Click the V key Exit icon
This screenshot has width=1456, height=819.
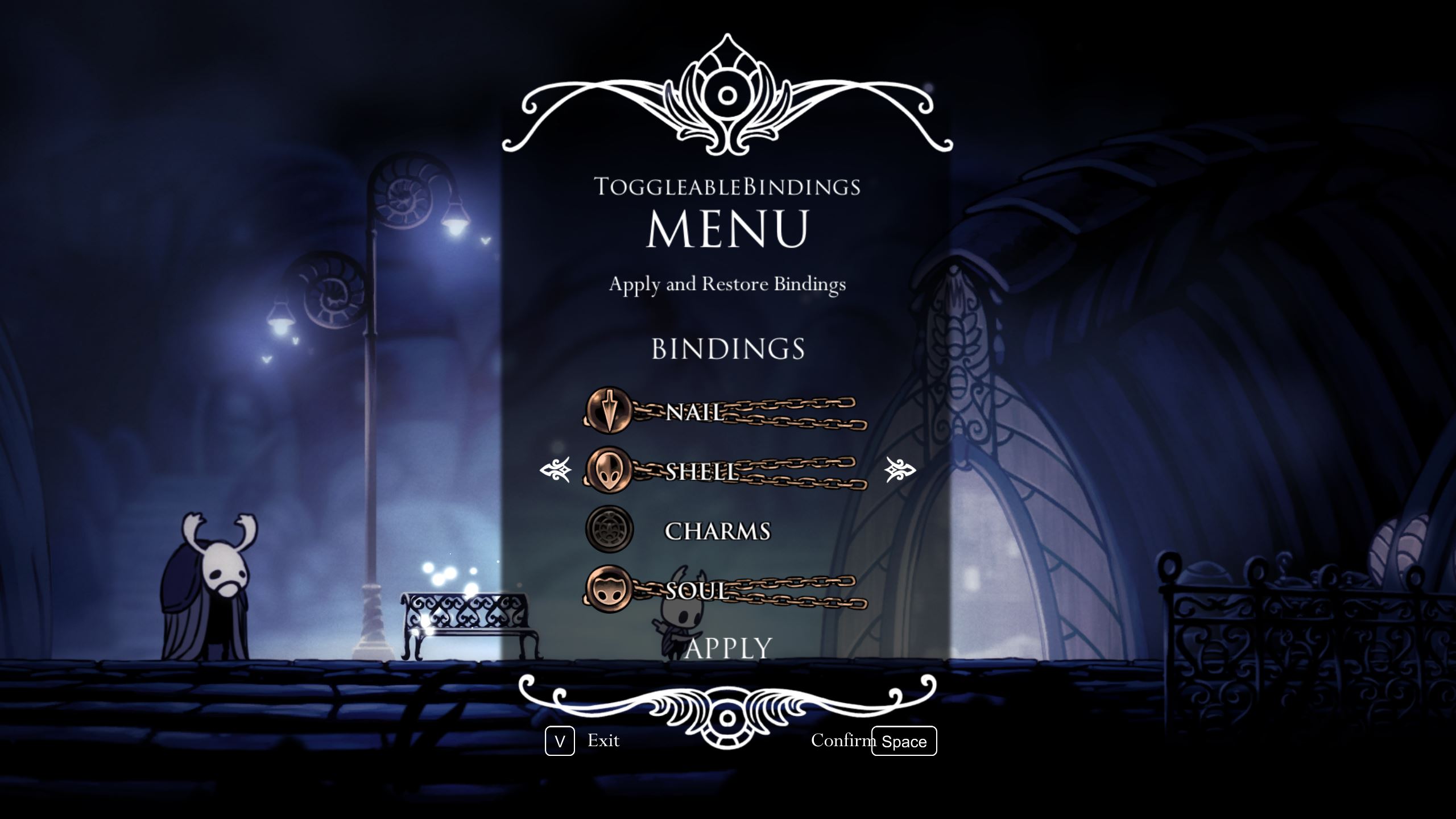pos(560,741)
